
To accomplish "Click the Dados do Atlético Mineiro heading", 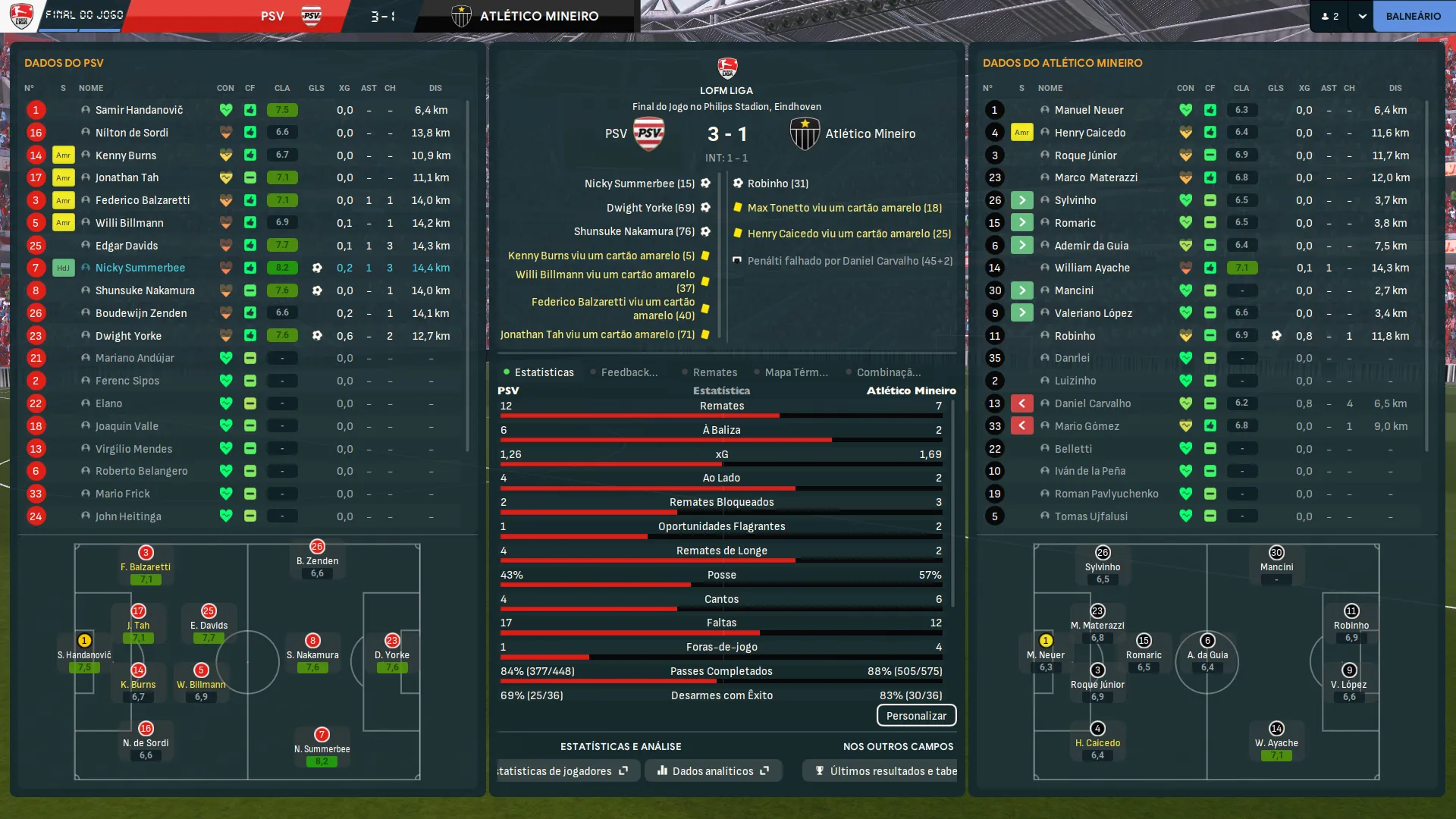I will 1062,63.
